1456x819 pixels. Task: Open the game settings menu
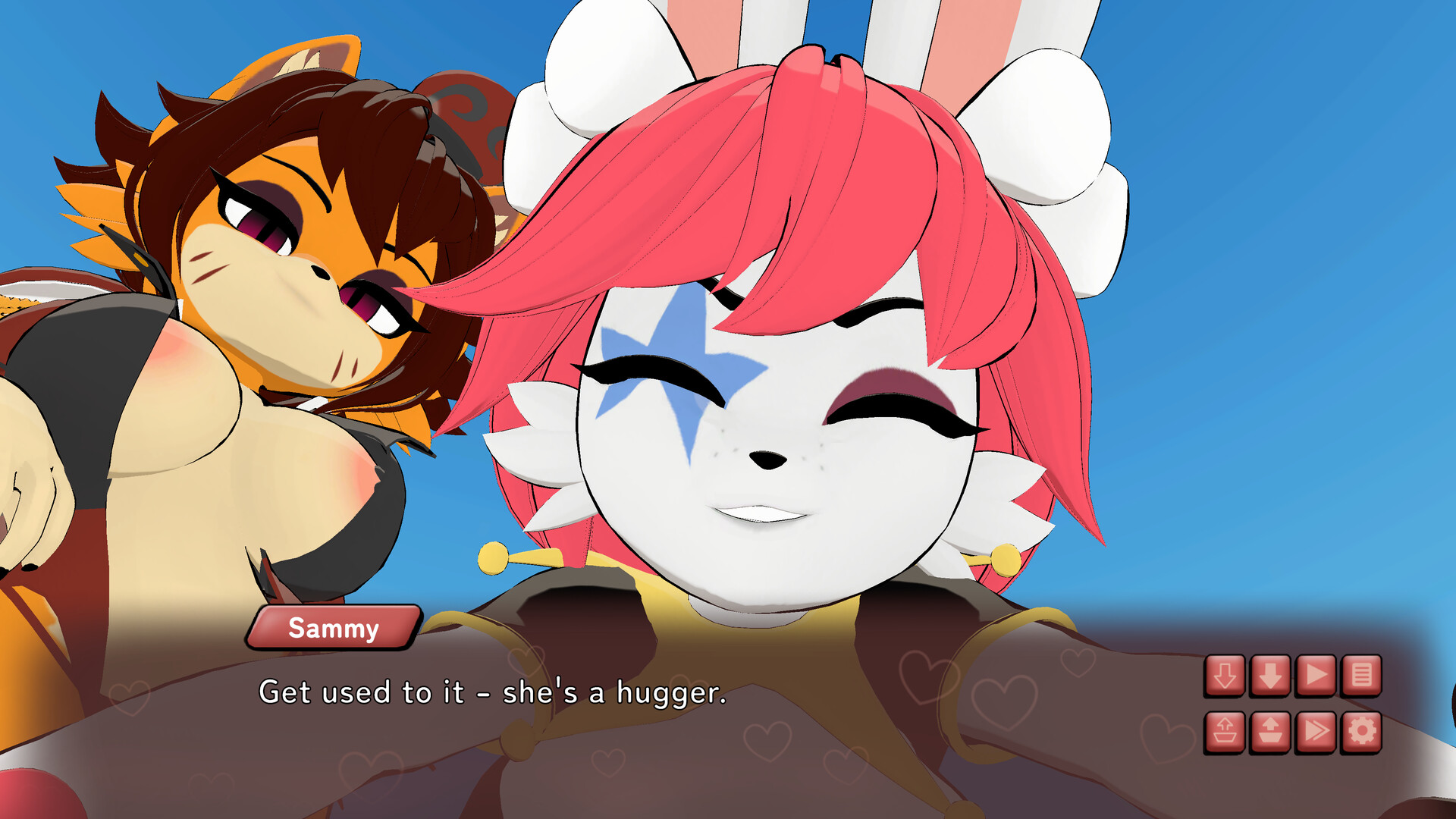1362,732
